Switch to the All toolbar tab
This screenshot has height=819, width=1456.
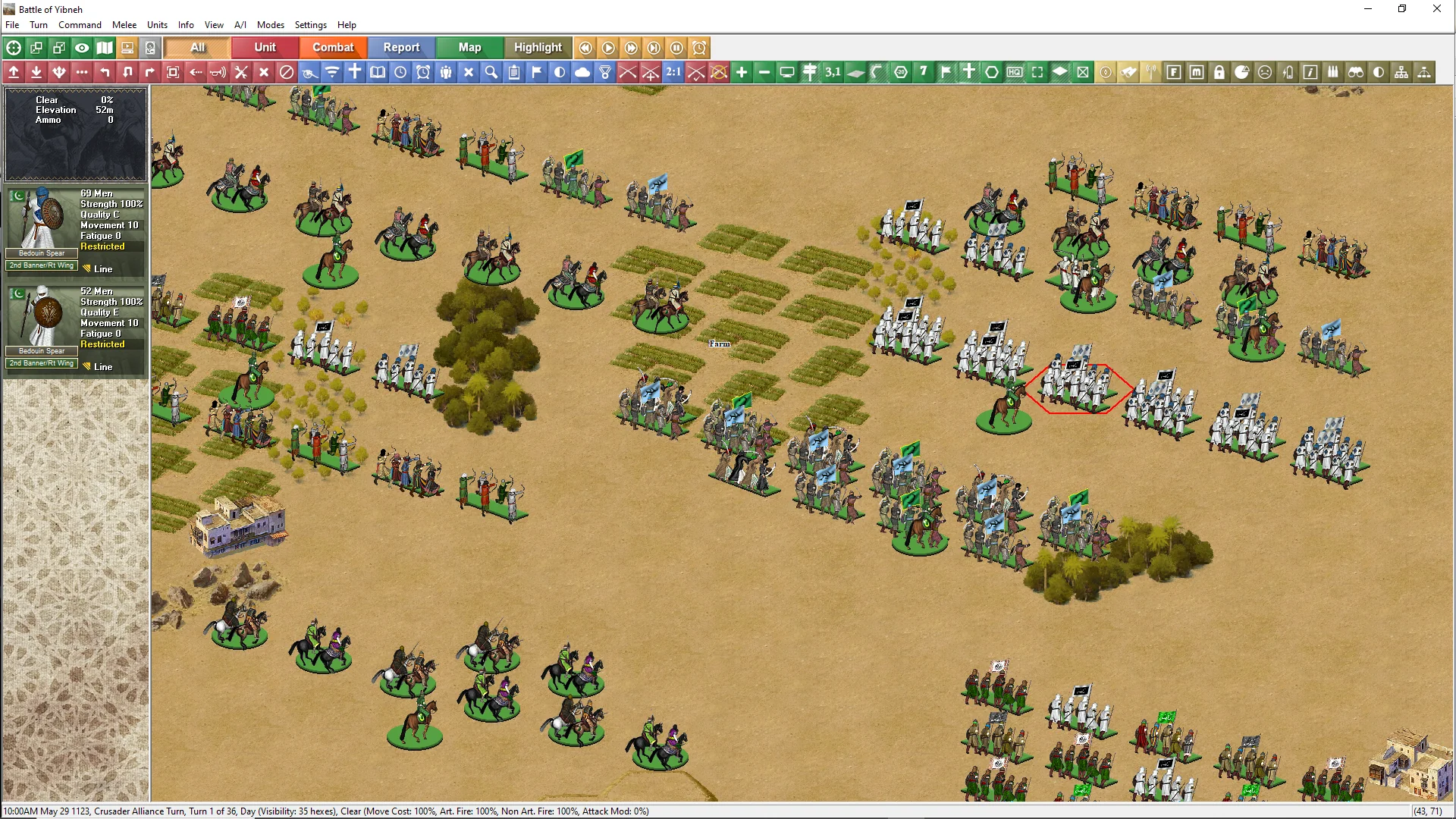coord(197,48)
